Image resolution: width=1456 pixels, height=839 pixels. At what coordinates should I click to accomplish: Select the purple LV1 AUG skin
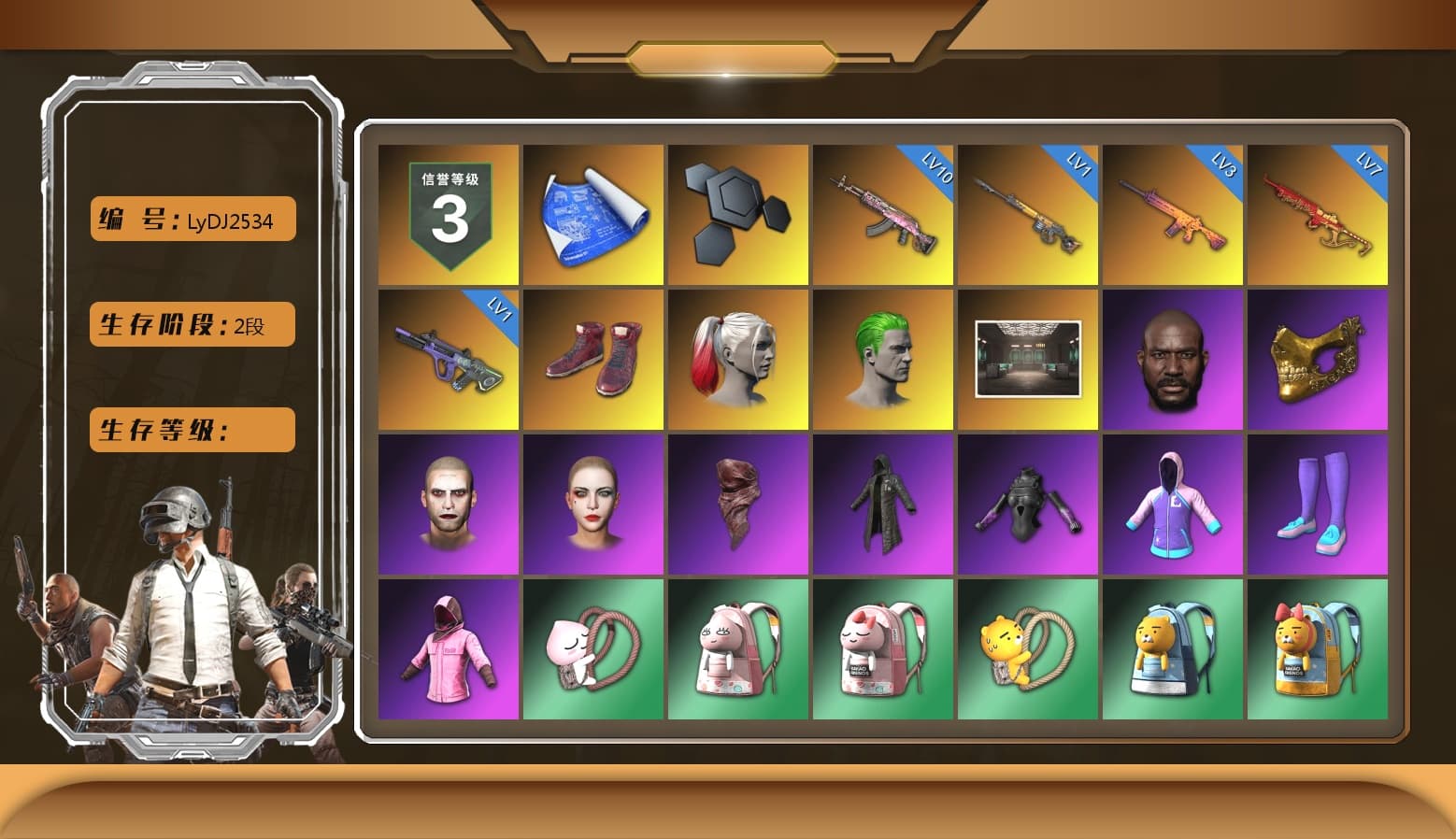pos(447,359)
